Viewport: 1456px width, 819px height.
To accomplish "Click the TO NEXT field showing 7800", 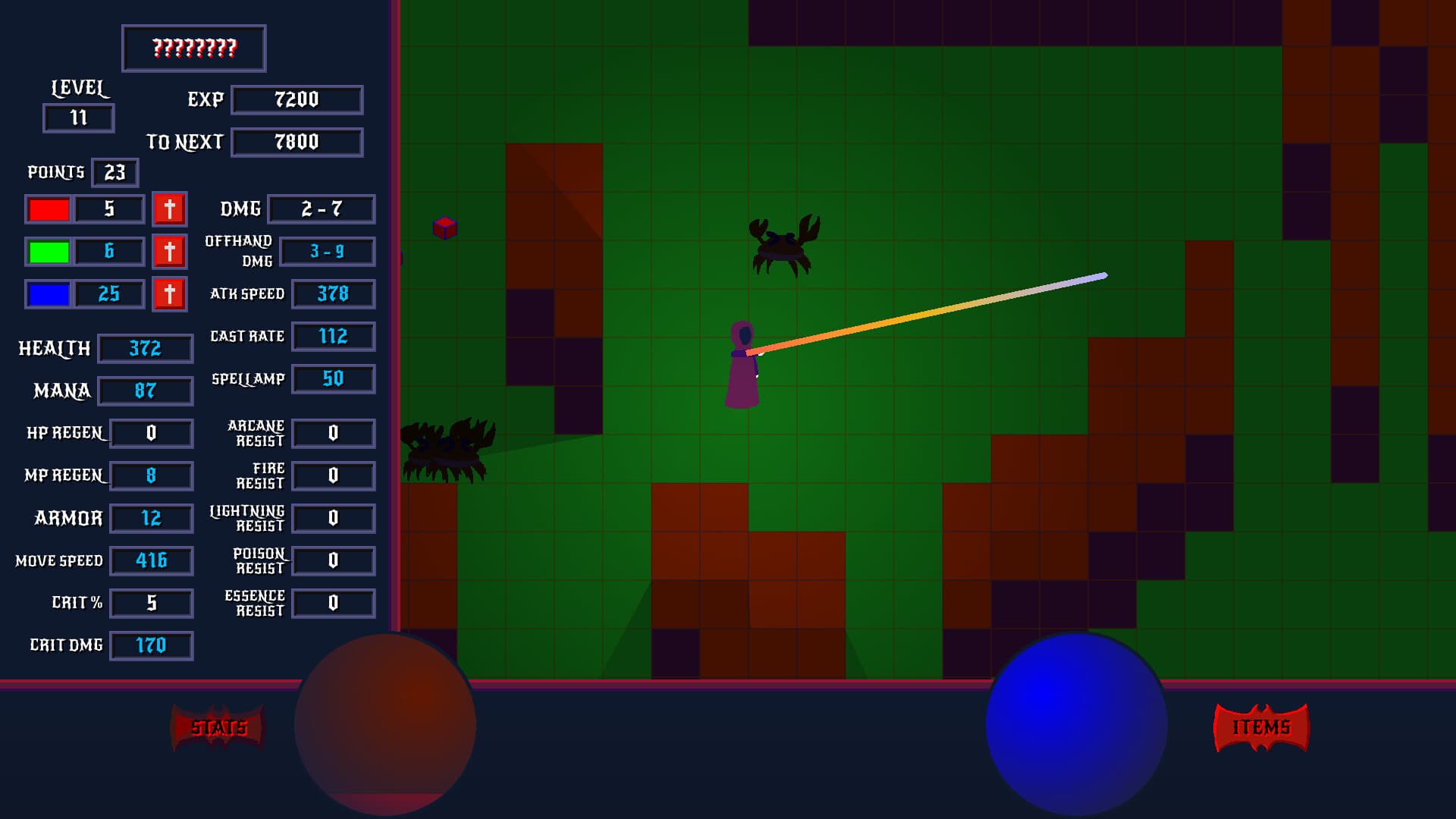I will (297, 142).
